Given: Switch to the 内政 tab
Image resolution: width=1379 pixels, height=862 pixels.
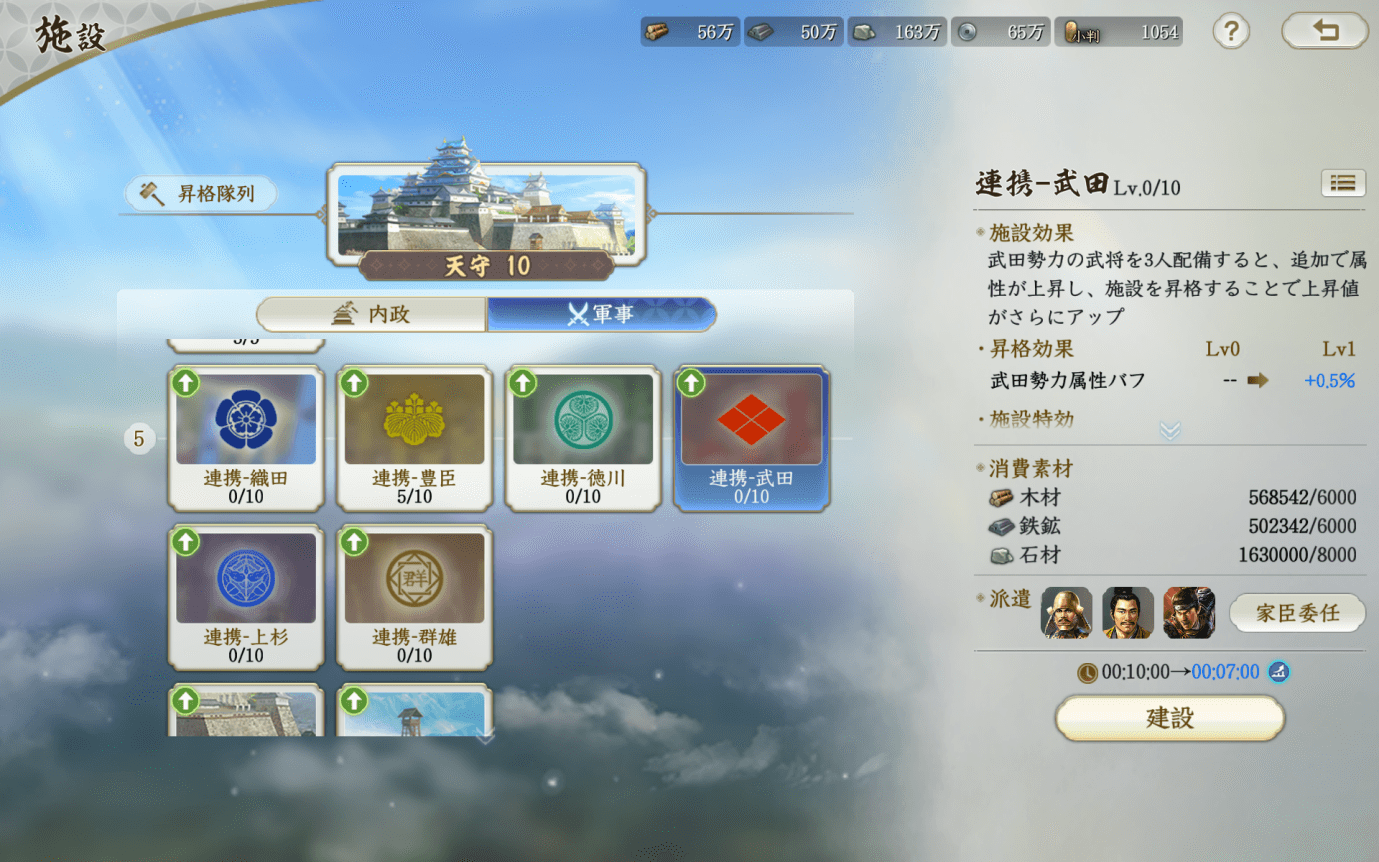Looking at the screenshot, I should (x=370, y=314).
